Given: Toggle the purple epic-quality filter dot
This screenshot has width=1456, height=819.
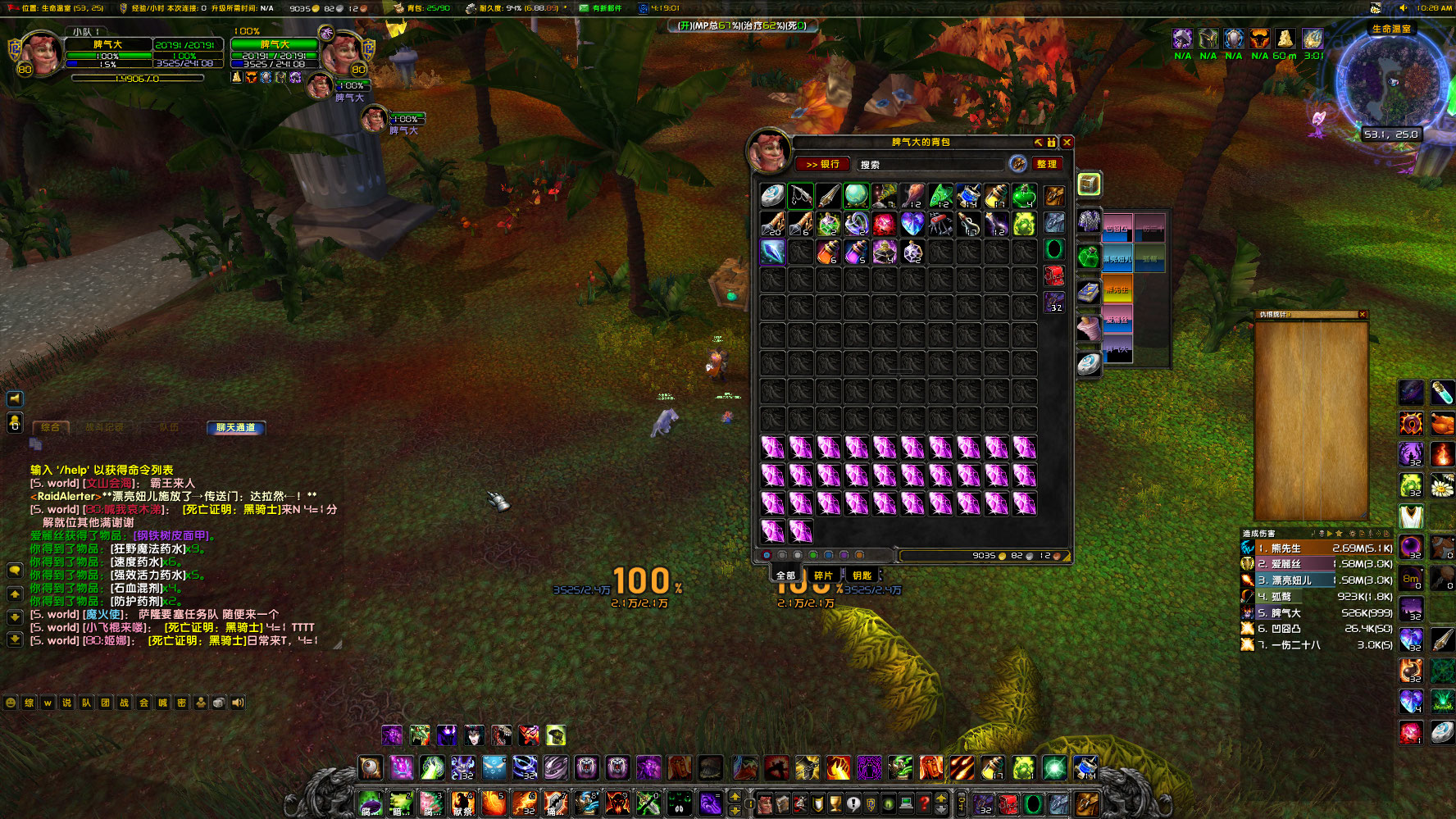Looking at the screenshot, I should 844,556.
